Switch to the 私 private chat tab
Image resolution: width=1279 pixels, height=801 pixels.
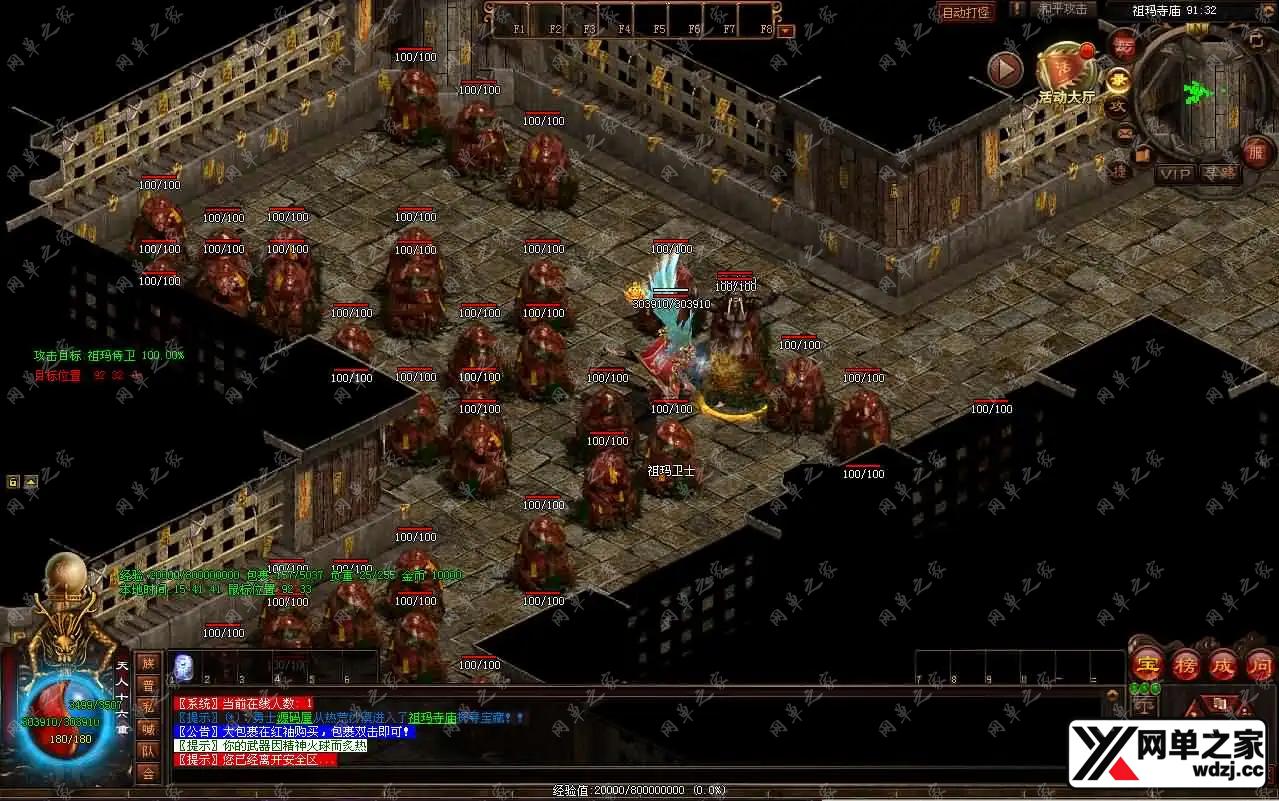tap(148, 707)
